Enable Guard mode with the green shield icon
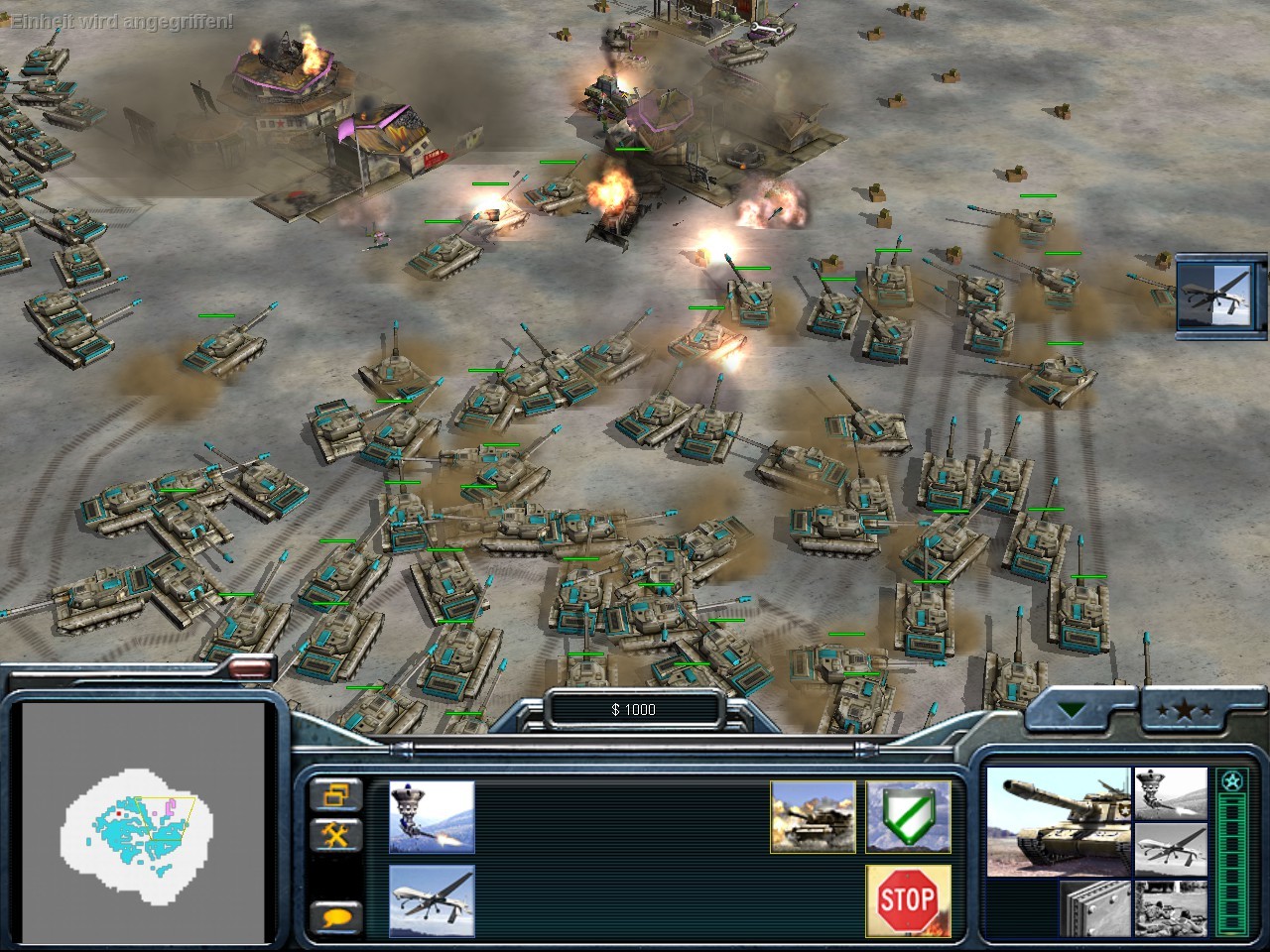This screenshot has width=1270, height=952. click(x=907, y=815)
